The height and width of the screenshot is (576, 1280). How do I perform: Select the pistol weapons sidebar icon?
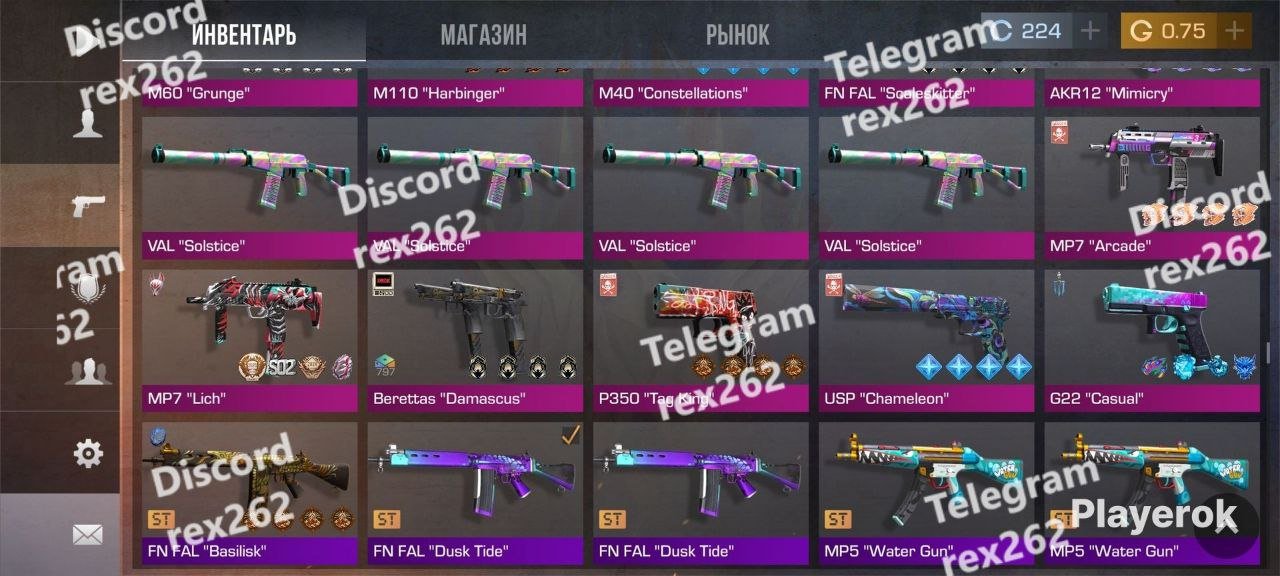coord(88,207)
